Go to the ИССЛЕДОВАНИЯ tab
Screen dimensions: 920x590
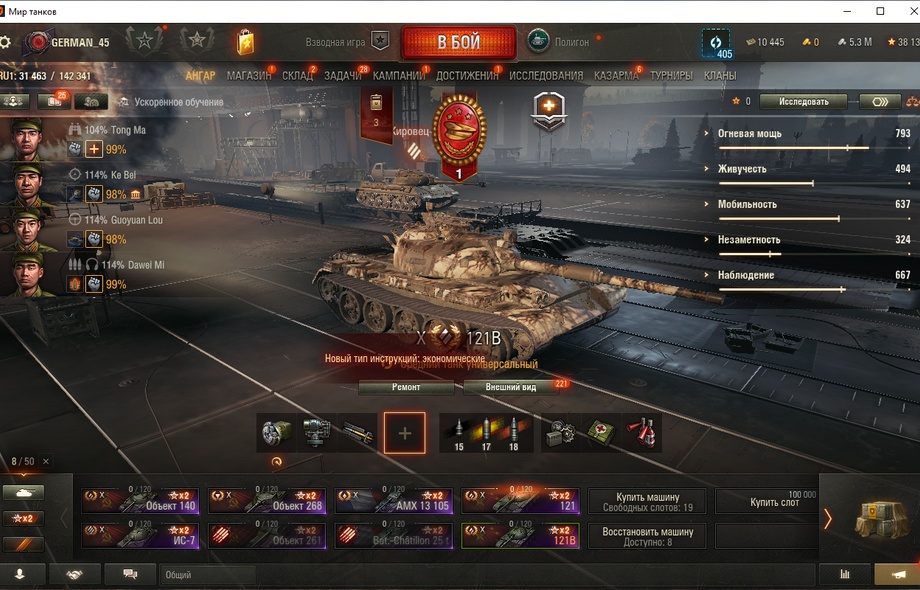tap(546, 76)
